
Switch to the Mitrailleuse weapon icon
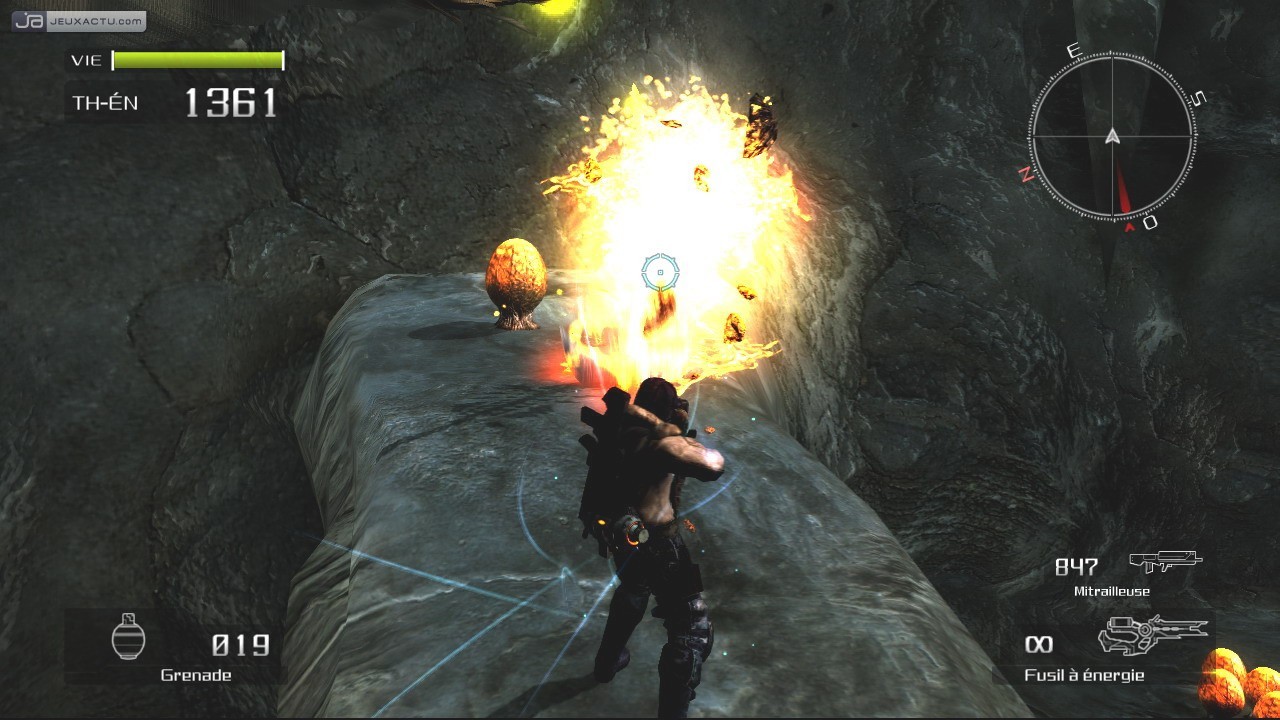click(x=1165, y=562)
